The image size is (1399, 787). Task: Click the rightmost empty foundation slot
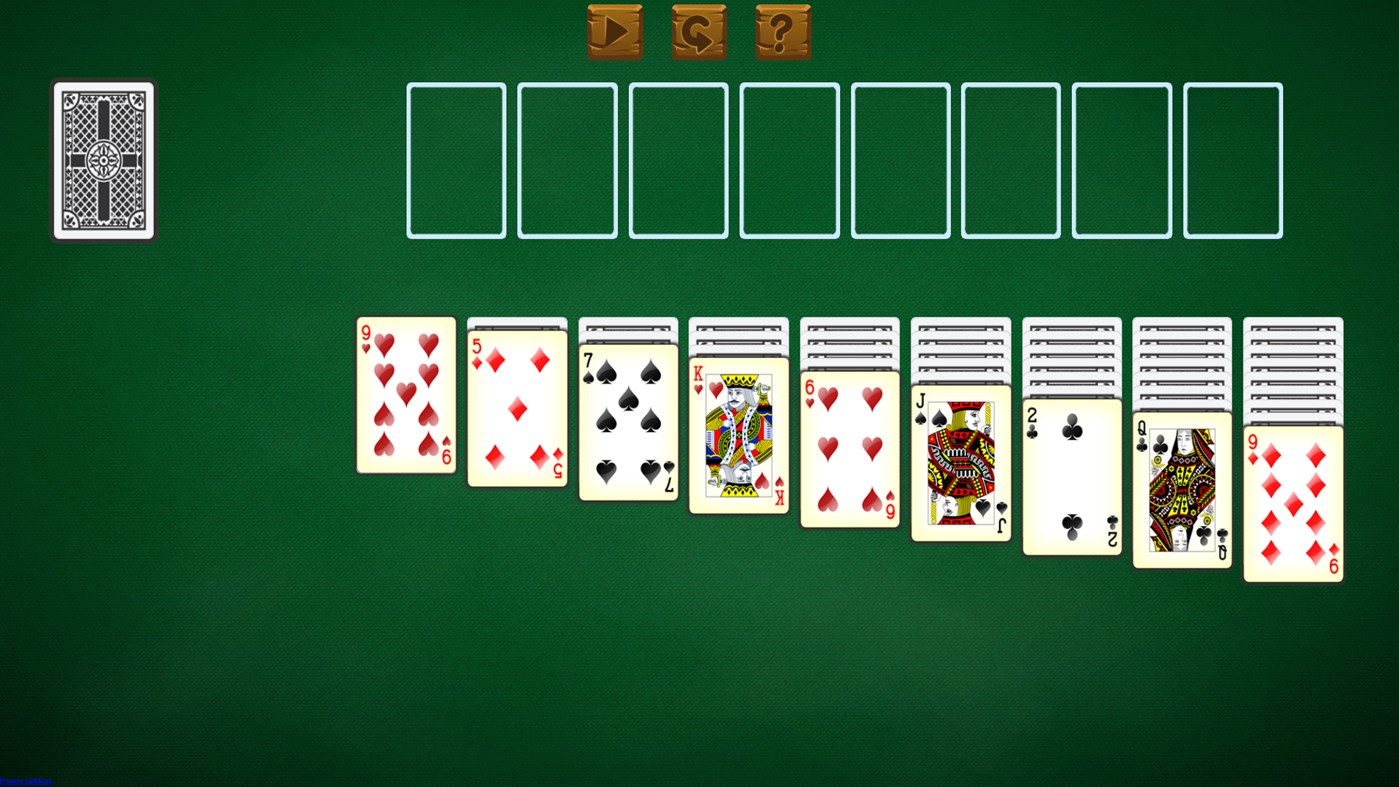tap(1232, 160)
